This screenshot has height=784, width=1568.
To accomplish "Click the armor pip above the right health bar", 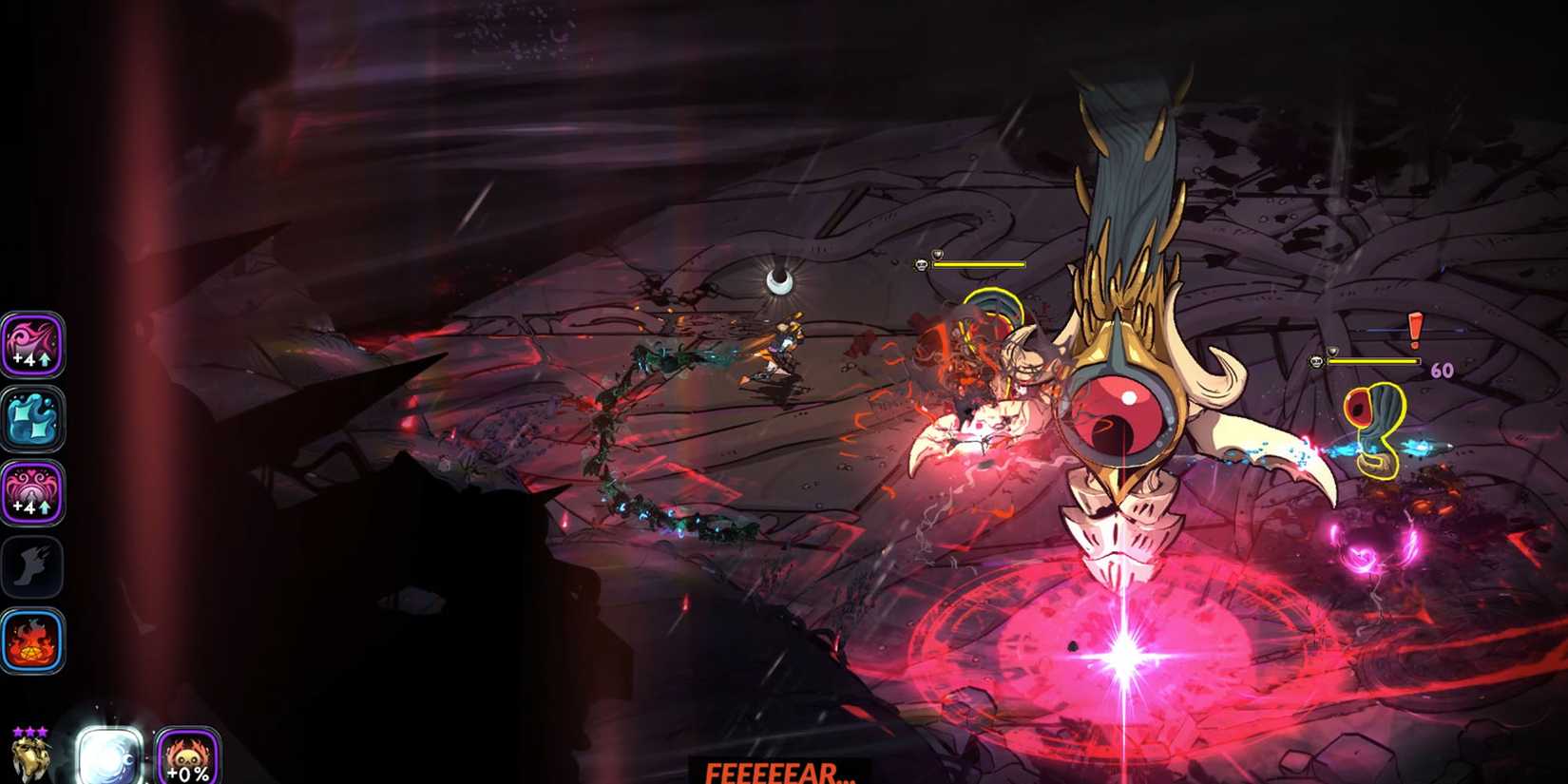I will 1331,351.
